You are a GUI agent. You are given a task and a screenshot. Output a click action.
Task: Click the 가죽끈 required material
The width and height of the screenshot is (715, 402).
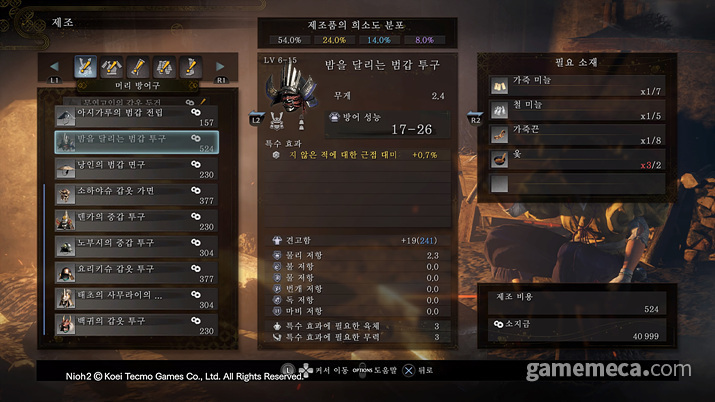click(568, 135)
